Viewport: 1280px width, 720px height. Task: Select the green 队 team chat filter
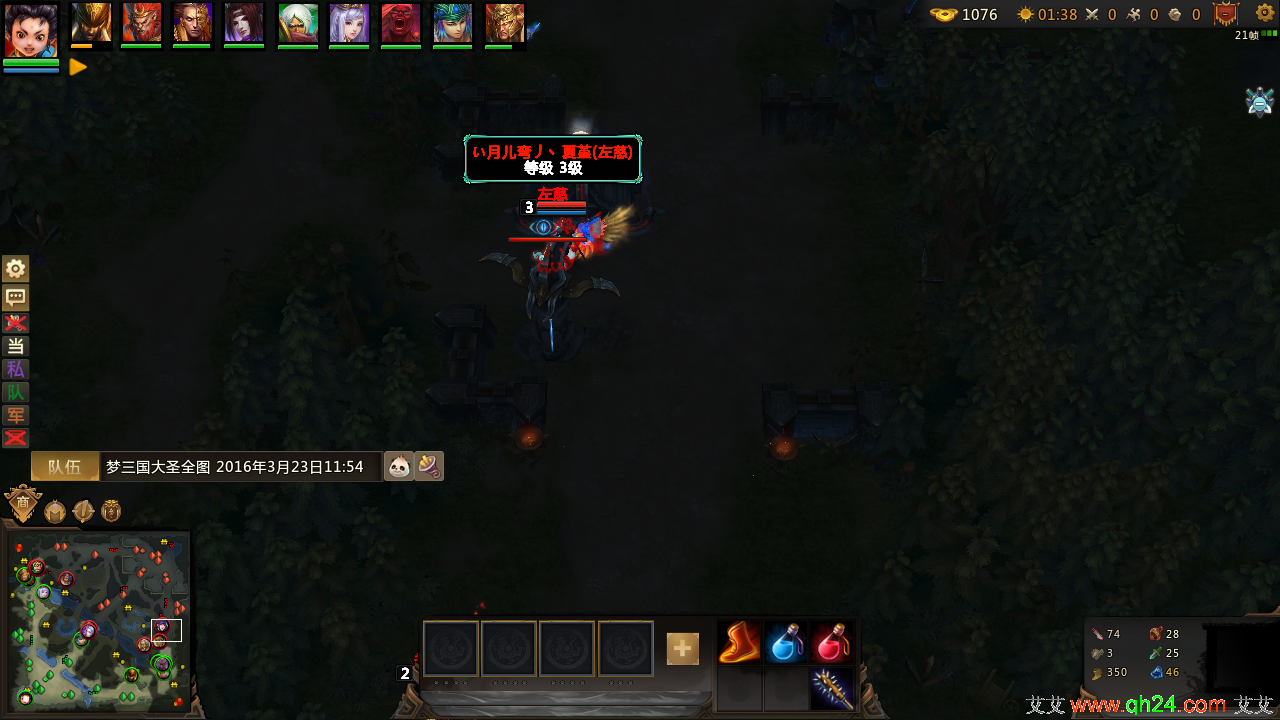coord(16,392)
